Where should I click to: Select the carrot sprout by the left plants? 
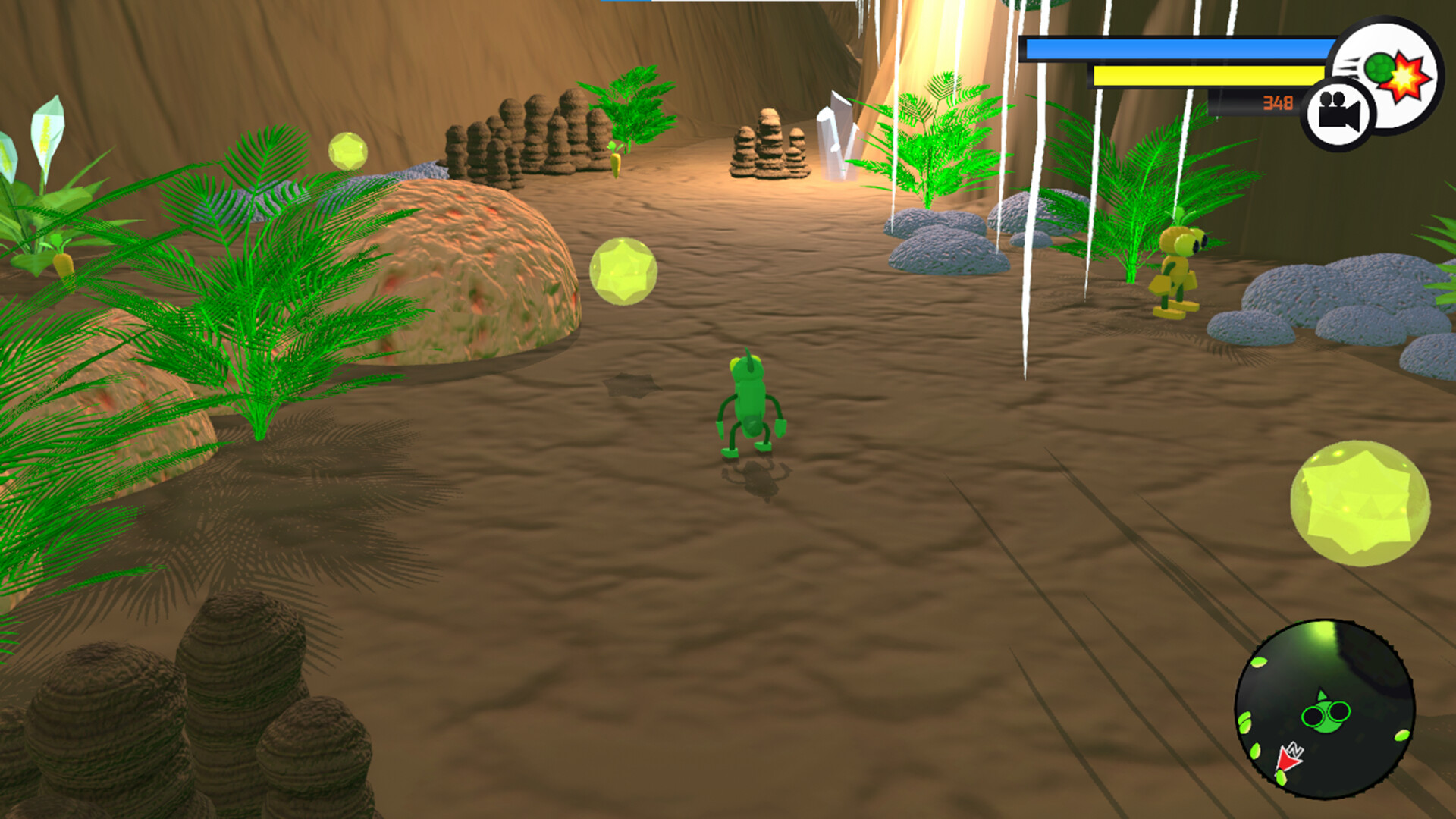(x=61, y=262)
